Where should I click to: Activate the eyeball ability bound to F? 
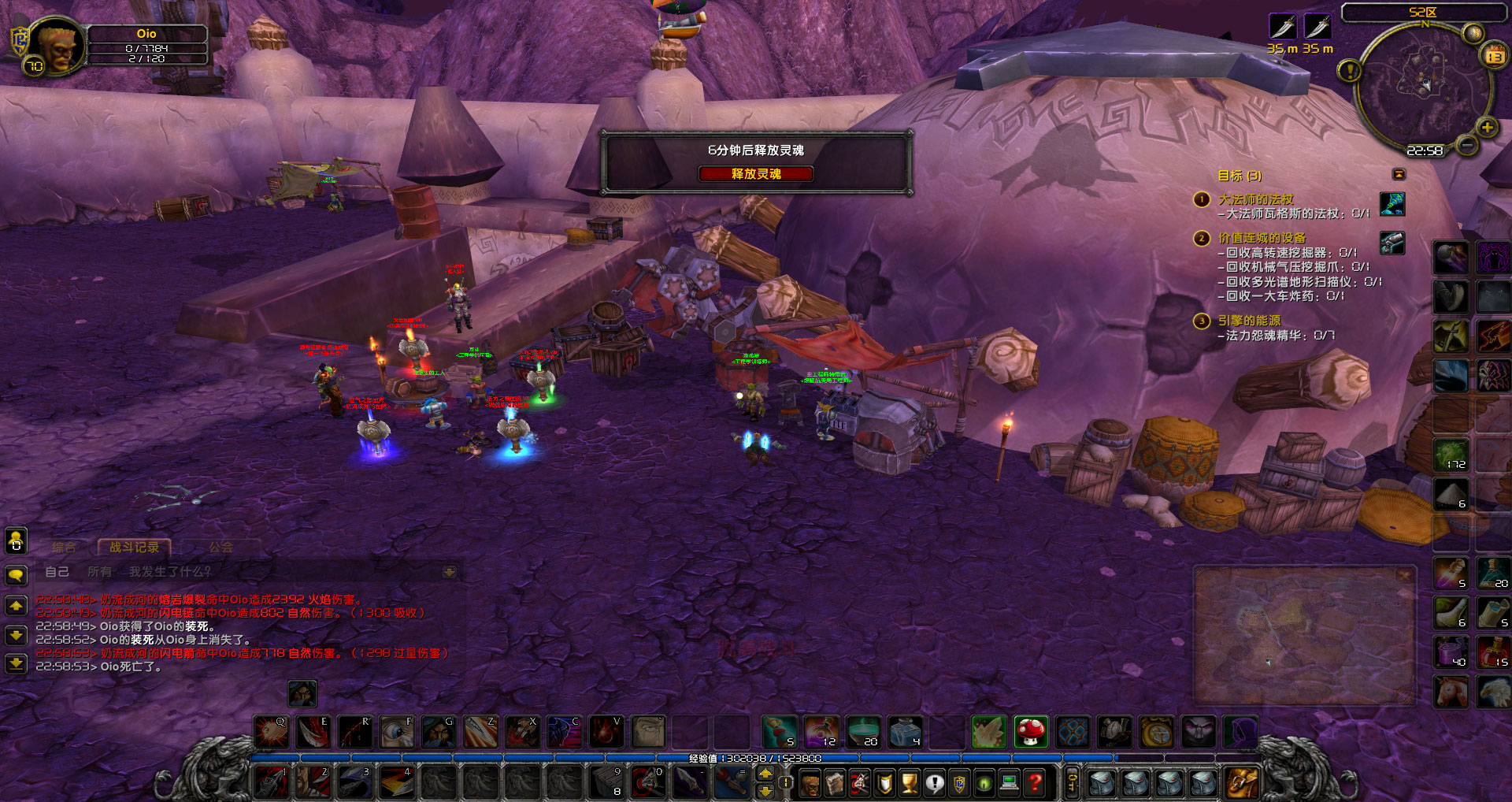click(397, 732)
